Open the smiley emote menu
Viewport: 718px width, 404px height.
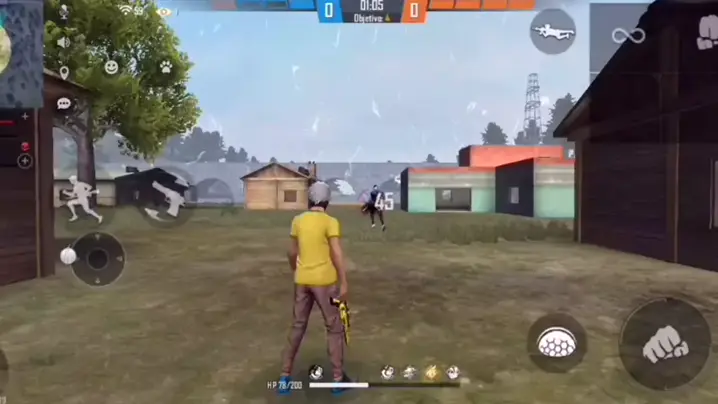click(x=112, y=67)
